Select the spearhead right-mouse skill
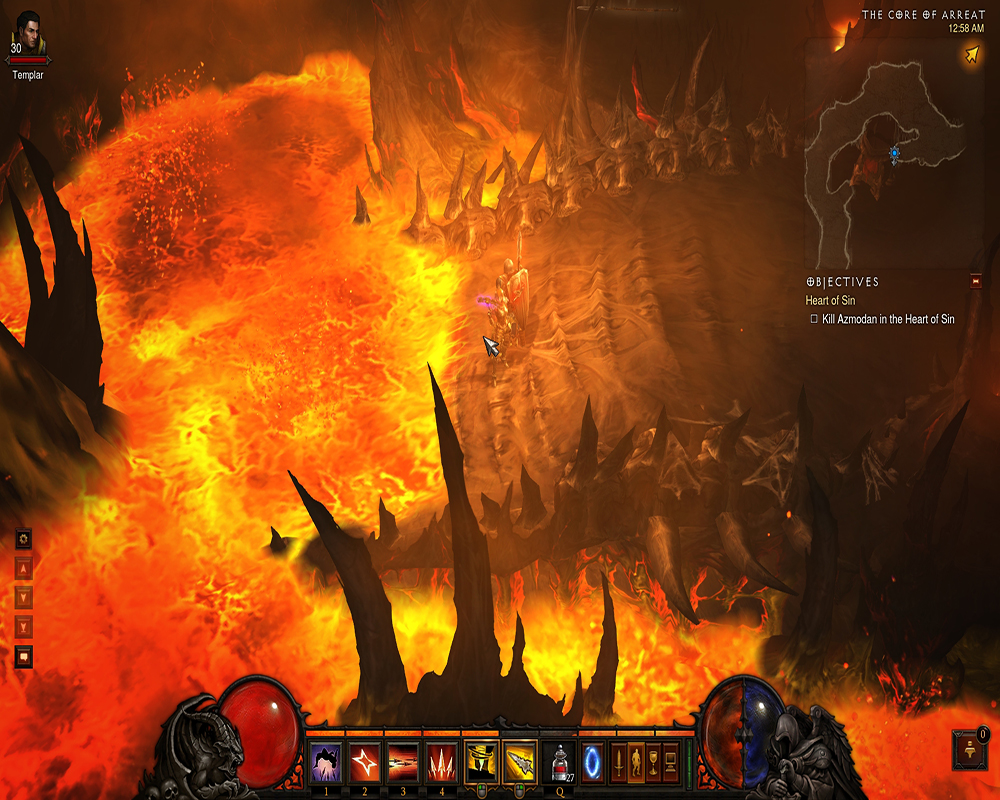Viewport: 1000px width, 800px height. point(520,761)
